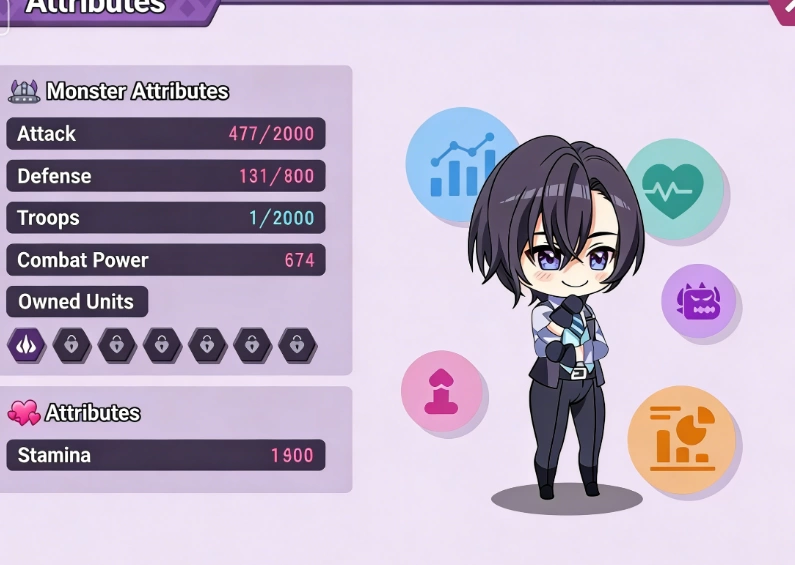Screen dimensions: 795x565
Task: Open the purple monster face bubble
Action: coord(698,301)
